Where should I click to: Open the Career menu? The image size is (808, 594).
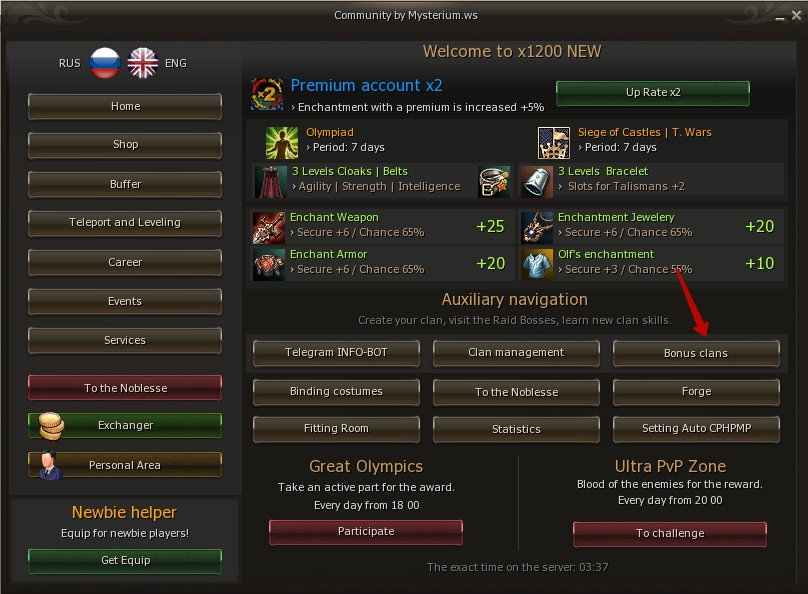click(125, 262)
